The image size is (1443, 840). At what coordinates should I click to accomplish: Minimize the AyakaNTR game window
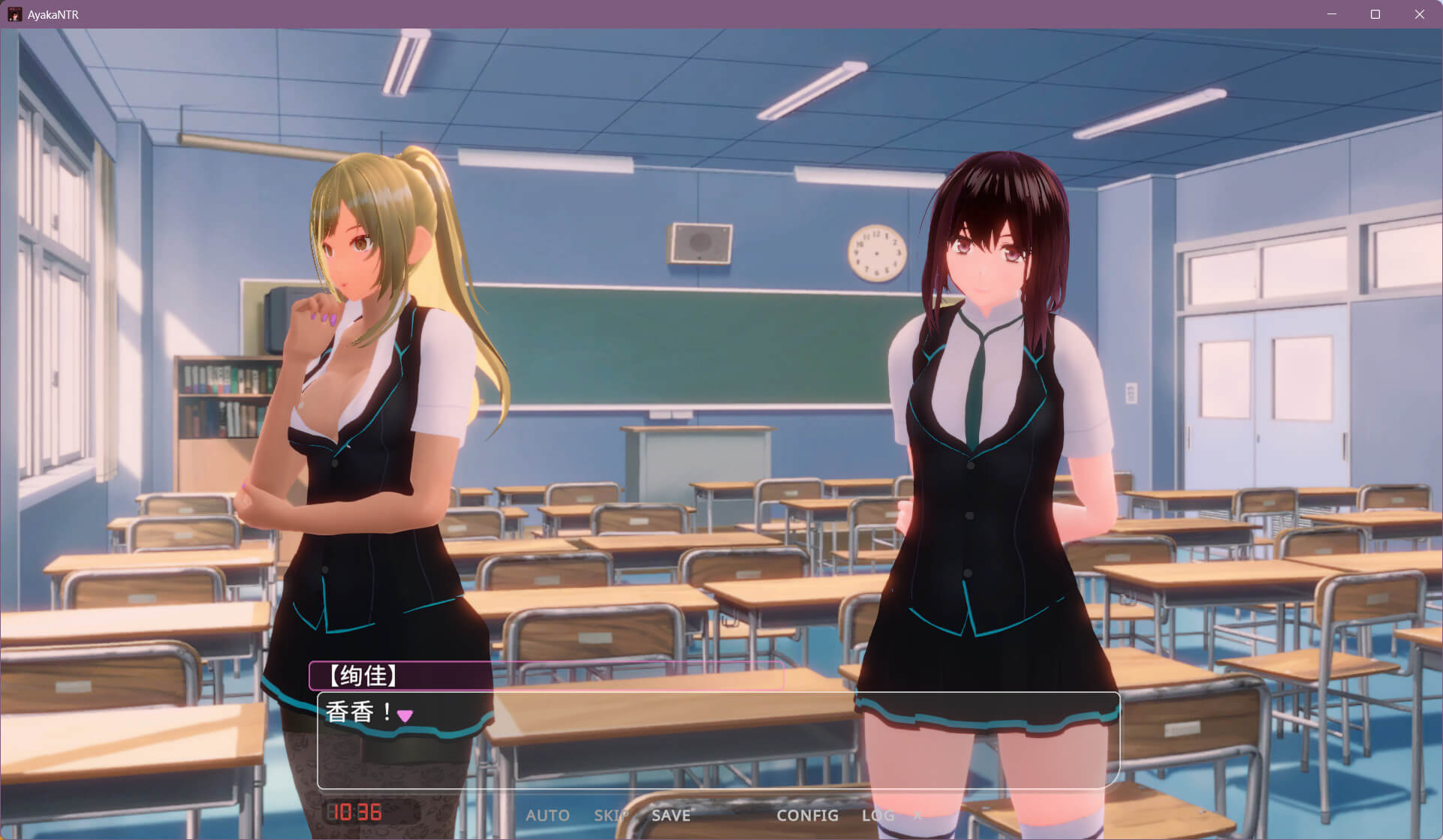1331,14
